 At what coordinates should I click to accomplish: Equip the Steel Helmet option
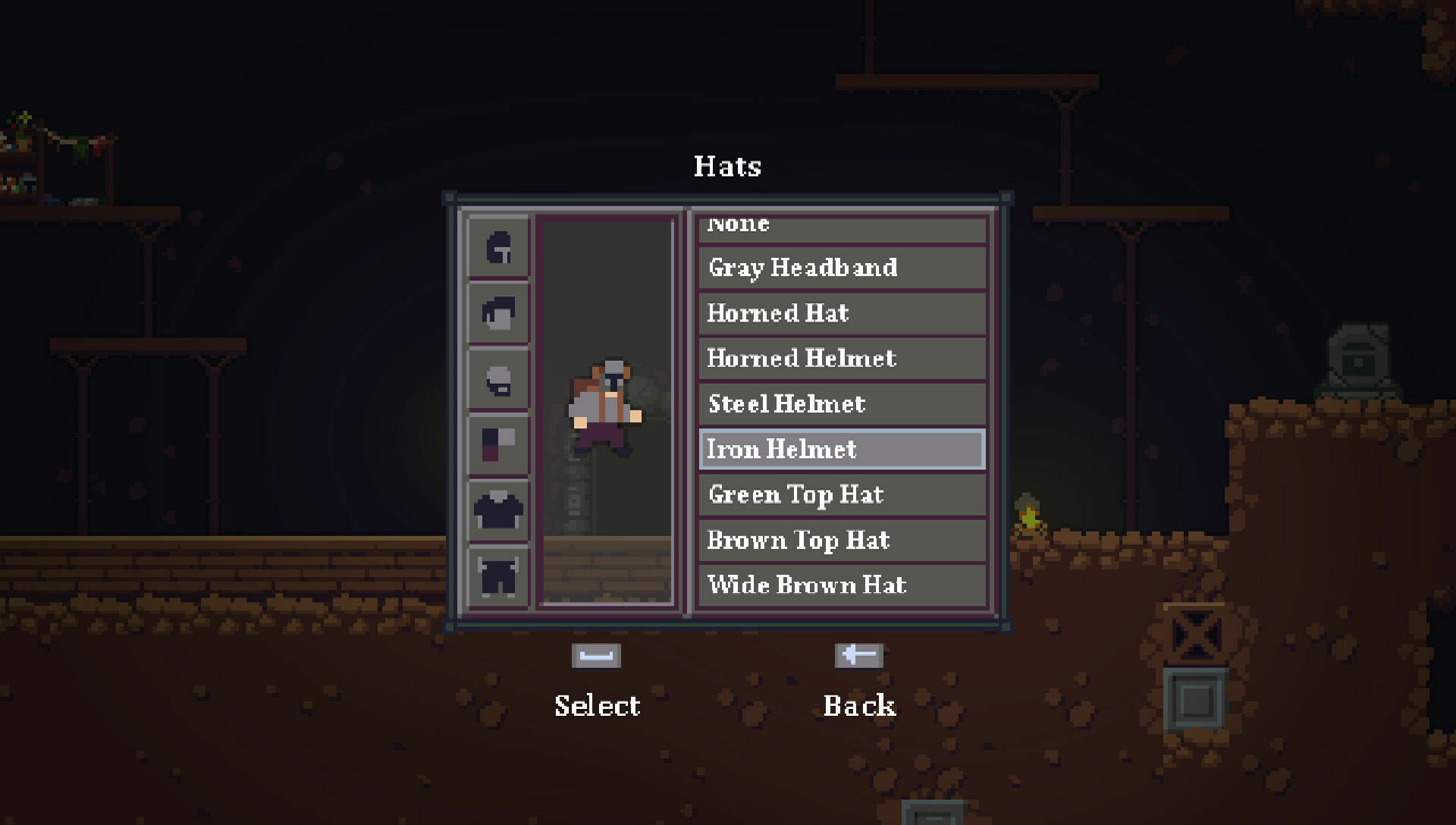click(x=842, y=403)
